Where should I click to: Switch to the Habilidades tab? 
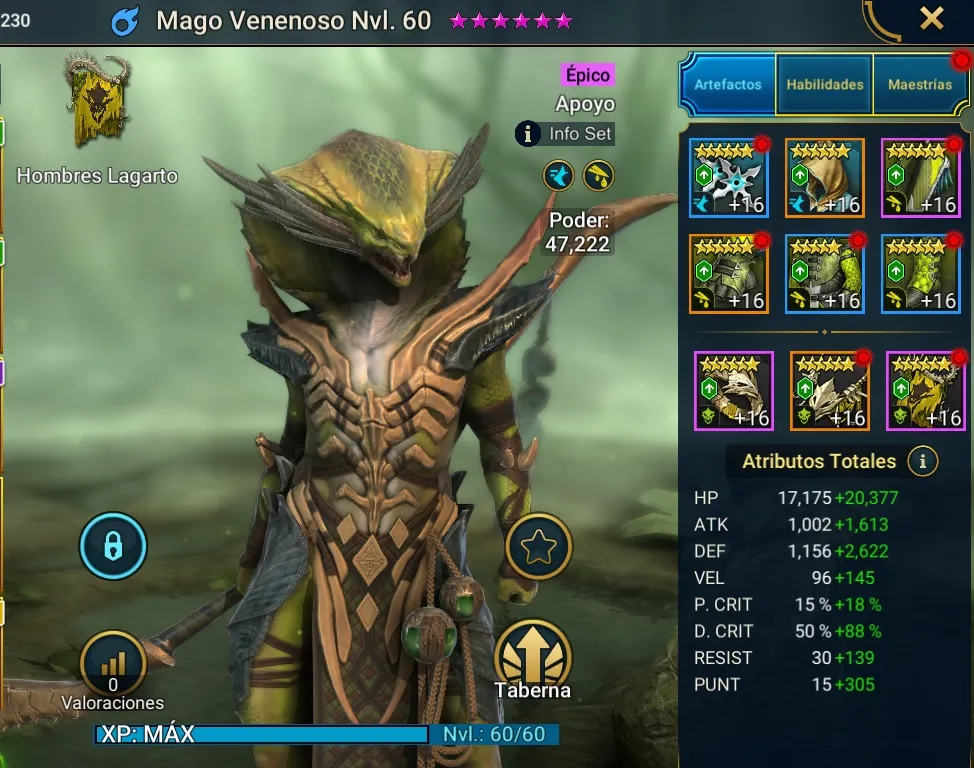tap(825, 85)
